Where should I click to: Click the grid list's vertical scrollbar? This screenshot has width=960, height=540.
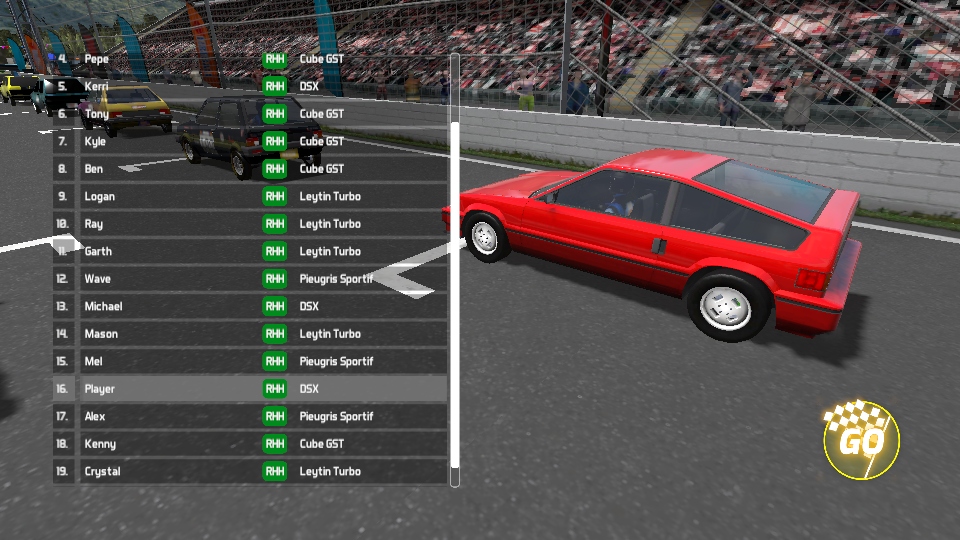tap(455, 300)
